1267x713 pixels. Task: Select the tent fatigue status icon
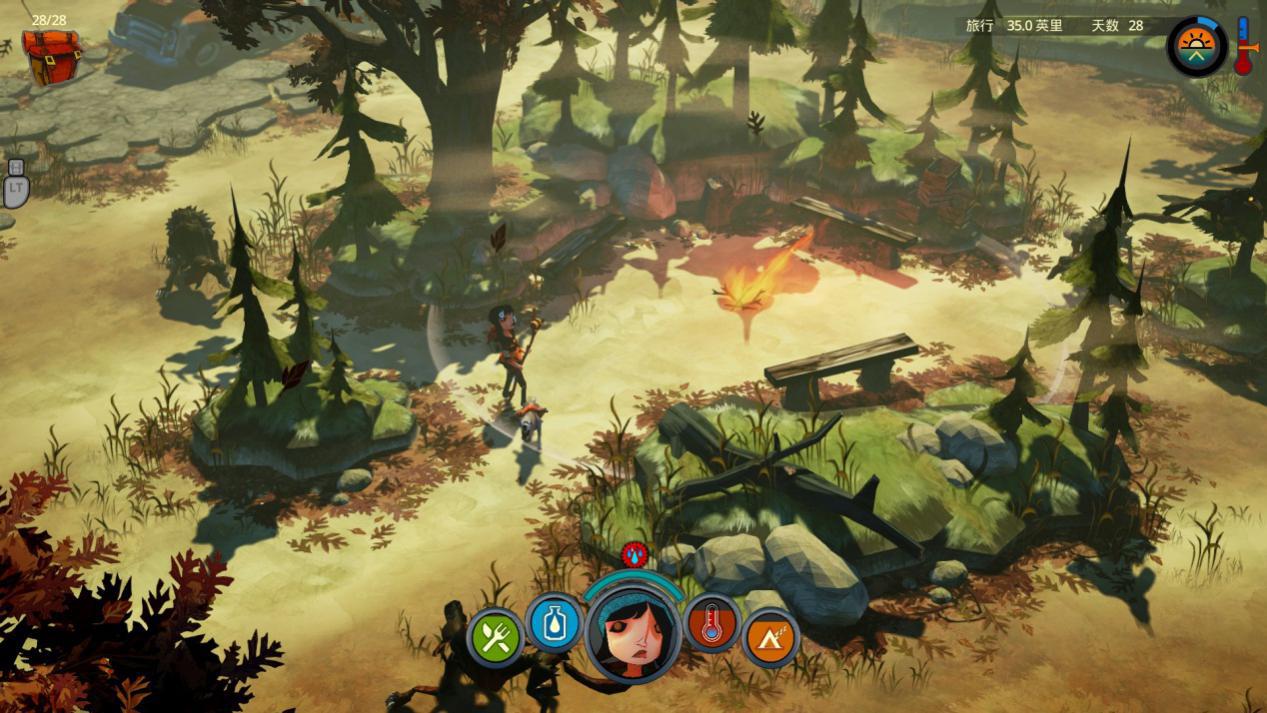point(771,637)
